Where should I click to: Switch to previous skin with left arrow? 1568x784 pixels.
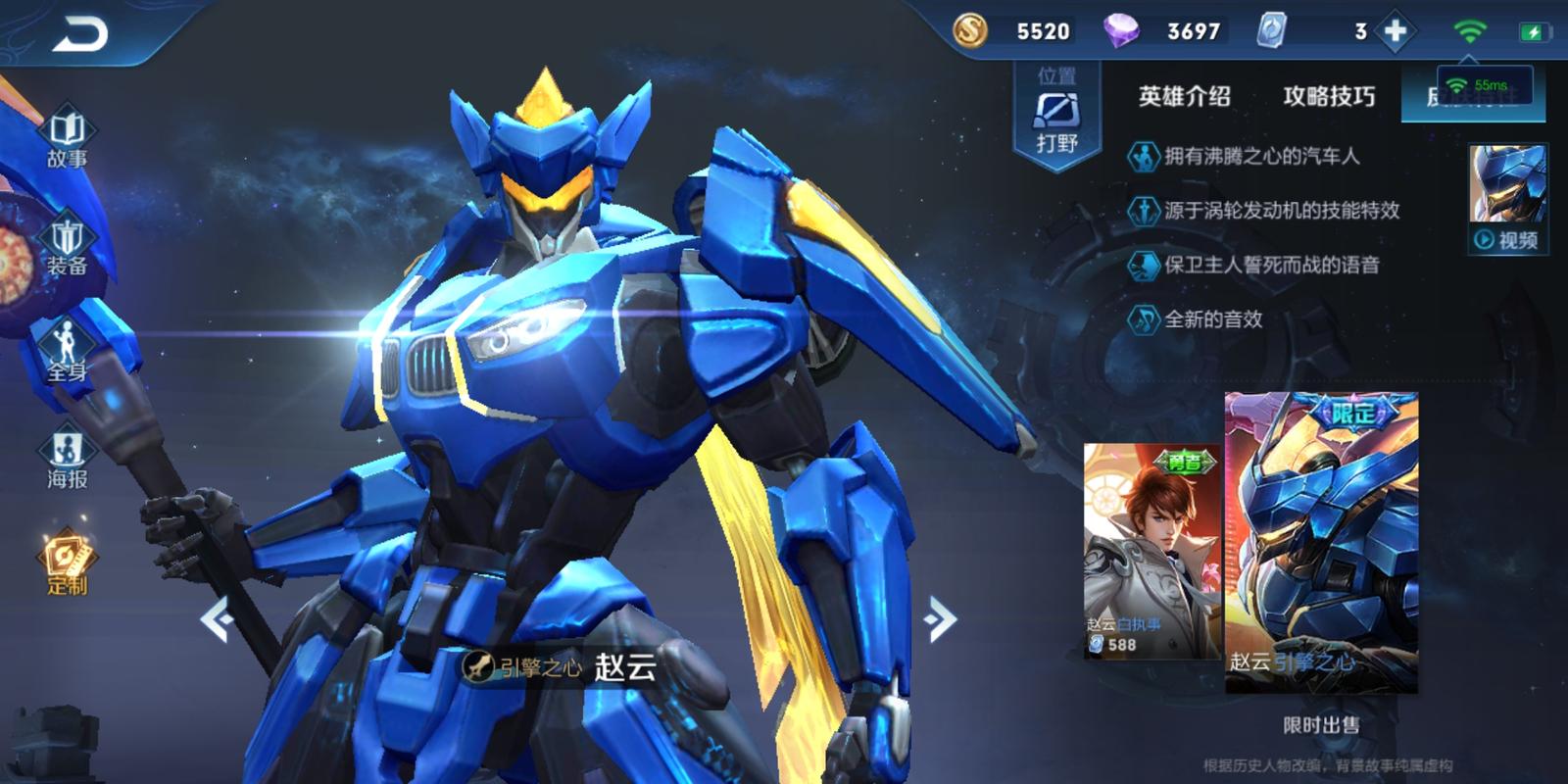217,619
